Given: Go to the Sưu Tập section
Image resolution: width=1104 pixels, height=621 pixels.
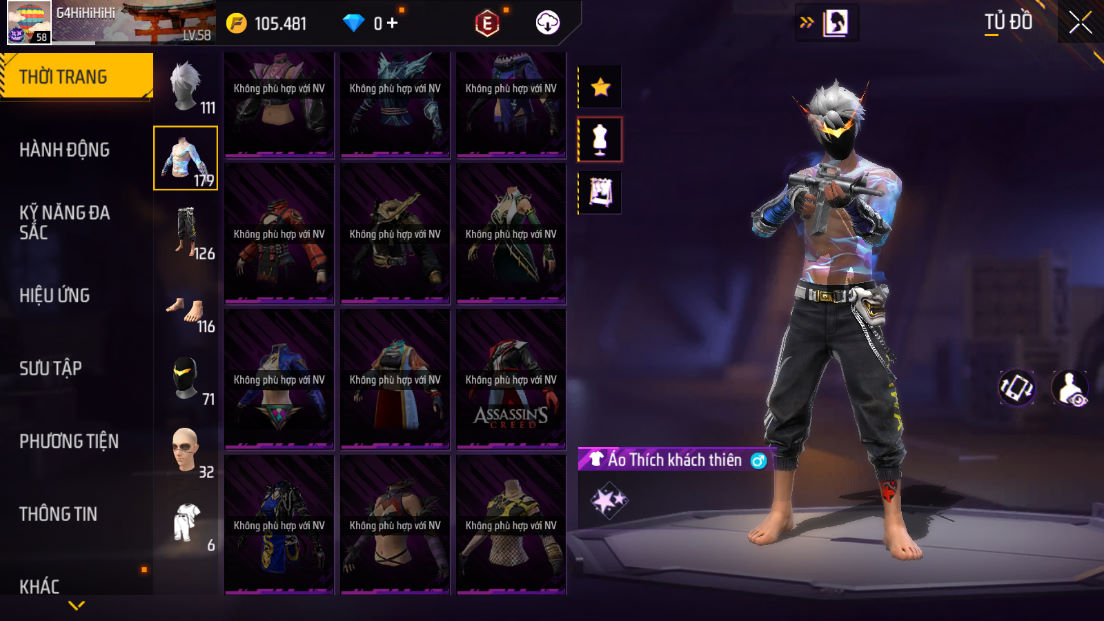Looking at the screenshot, I should click(x=50, y=368).
